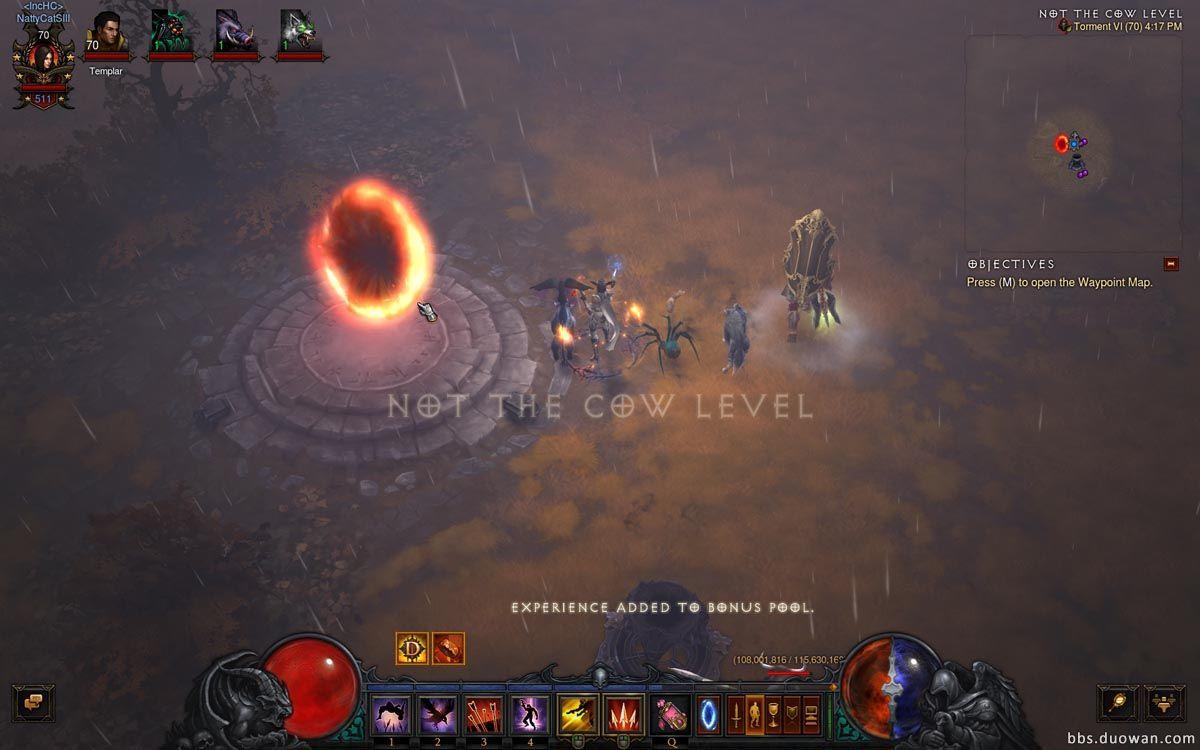Open the character inventory figure button

point(754,714)
